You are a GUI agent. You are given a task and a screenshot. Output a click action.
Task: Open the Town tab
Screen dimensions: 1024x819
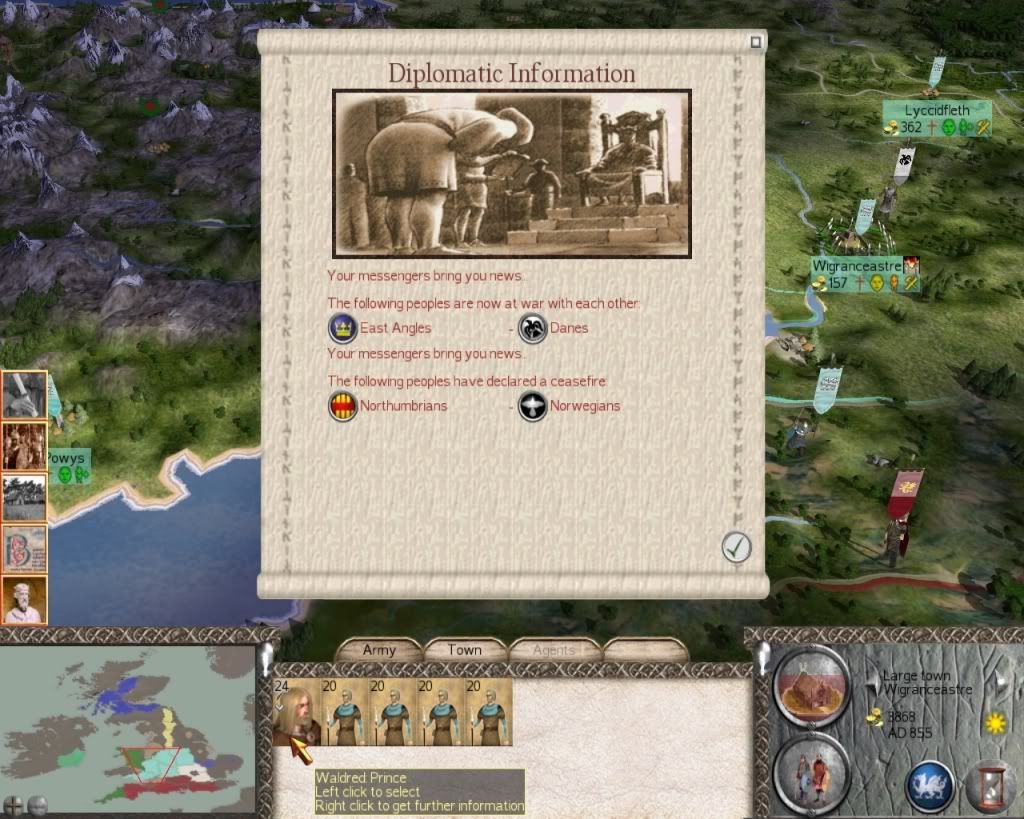(464, 650)
